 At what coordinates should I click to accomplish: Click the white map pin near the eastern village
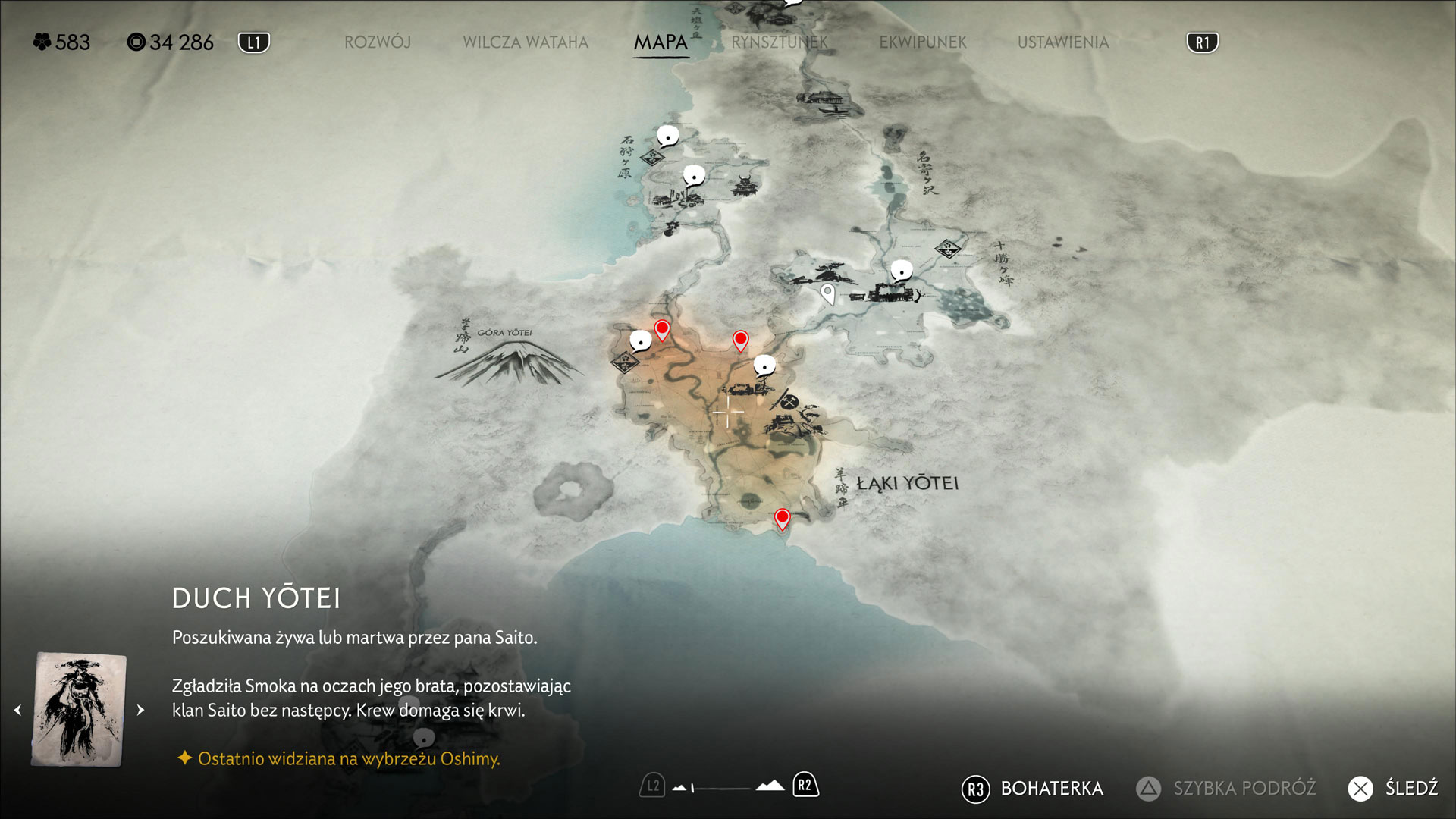point(828,293)
